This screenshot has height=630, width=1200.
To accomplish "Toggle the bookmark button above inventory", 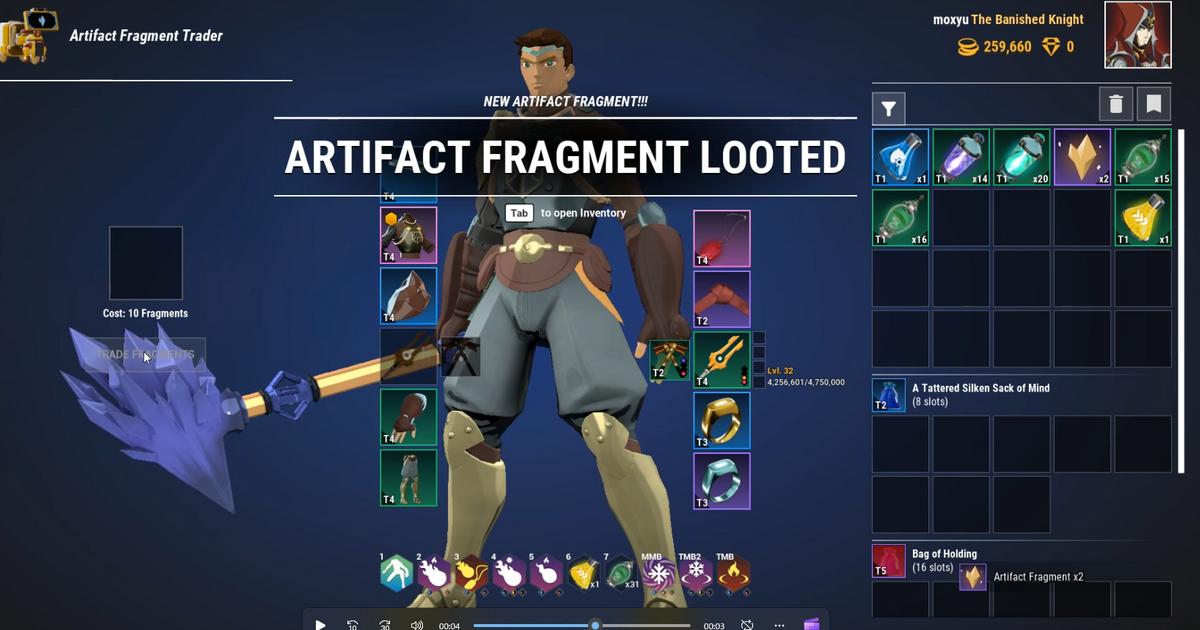I will coord(1153,104).
